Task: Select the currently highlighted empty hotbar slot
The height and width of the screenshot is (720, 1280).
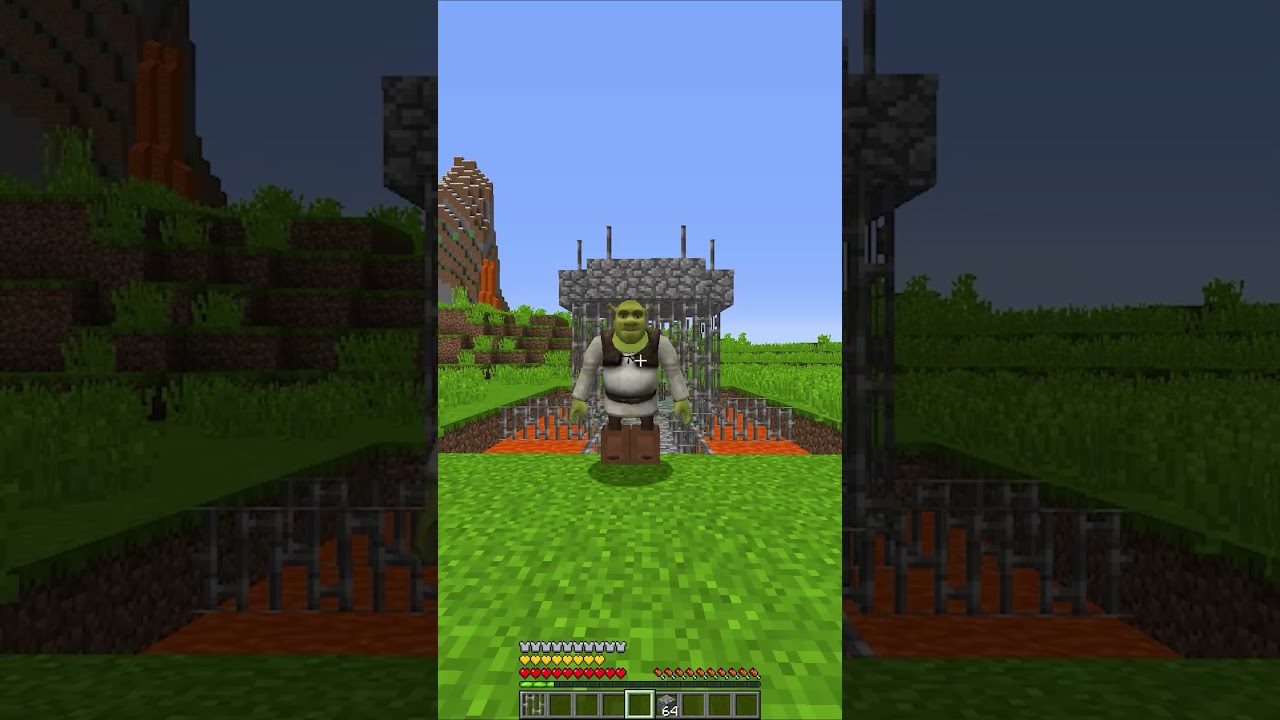Action: (641, 703)
